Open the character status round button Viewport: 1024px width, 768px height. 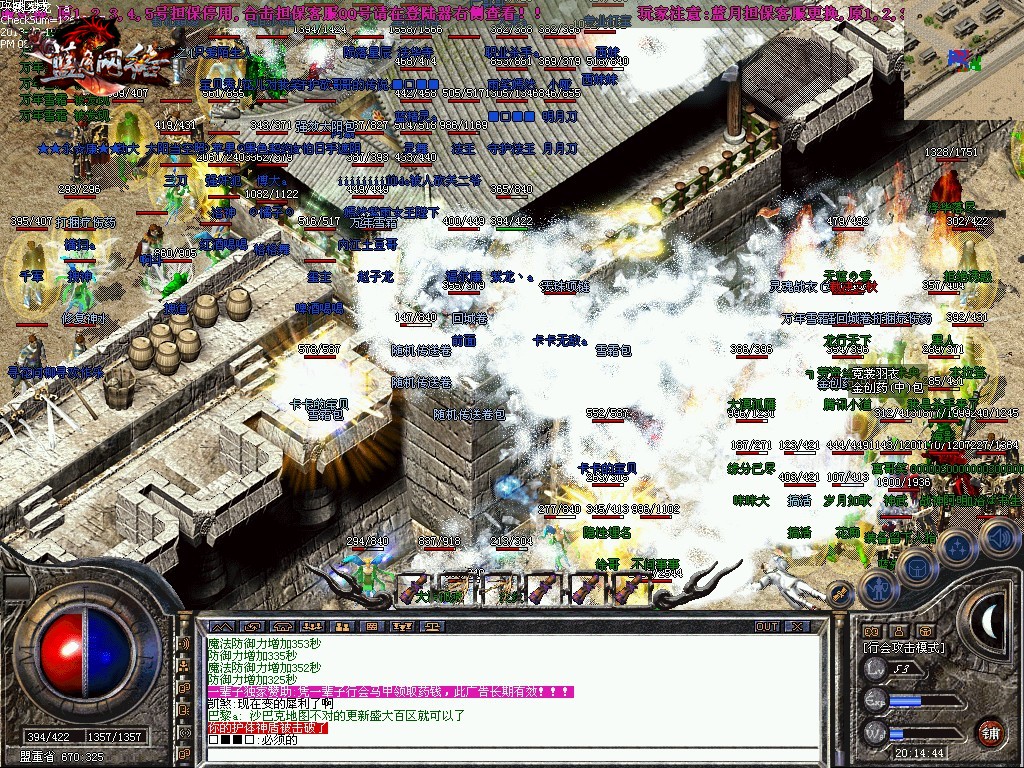click(x=877, y=586)
